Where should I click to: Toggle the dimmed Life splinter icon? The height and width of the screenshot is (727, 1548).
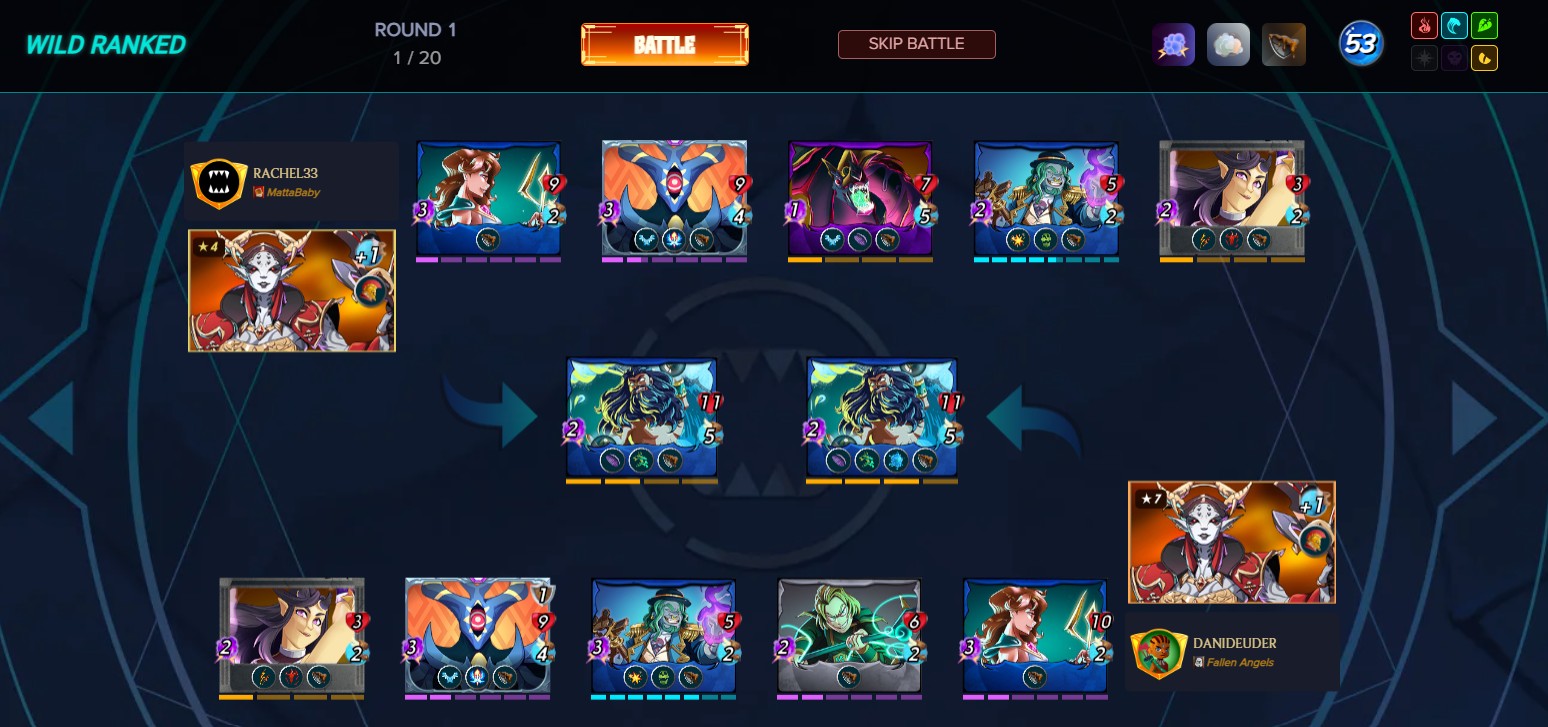(x=1424, y=58)
